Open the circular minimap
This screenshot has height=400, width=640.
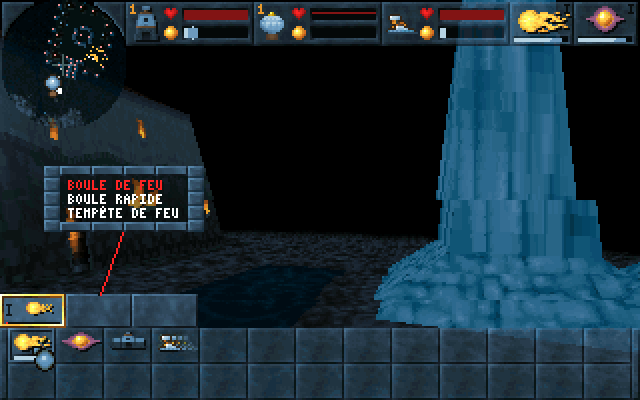pyautogui.click(x=62, y=62)
